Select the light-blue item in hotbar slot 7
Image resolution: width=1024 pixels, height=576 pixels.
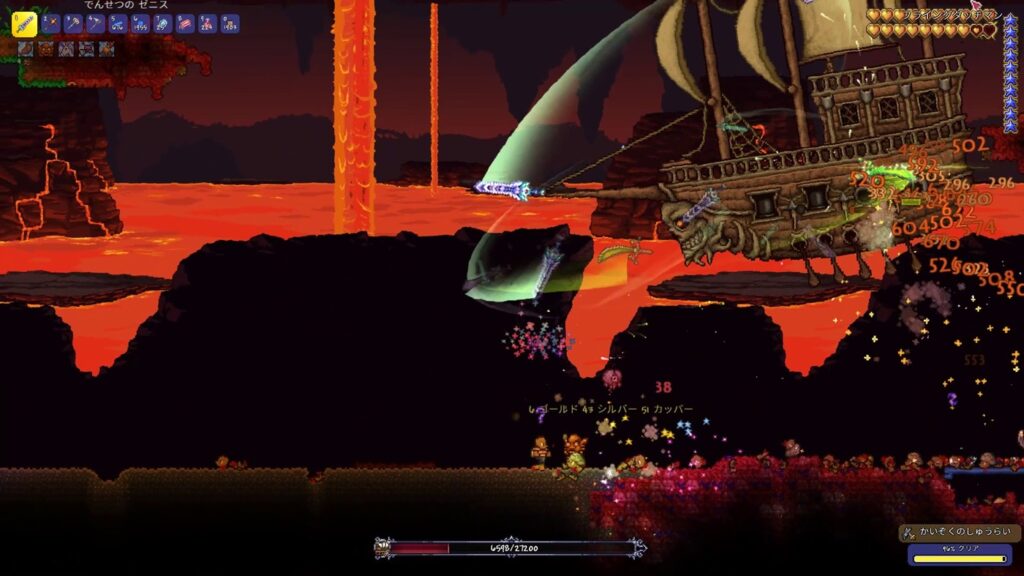(163, 23)
